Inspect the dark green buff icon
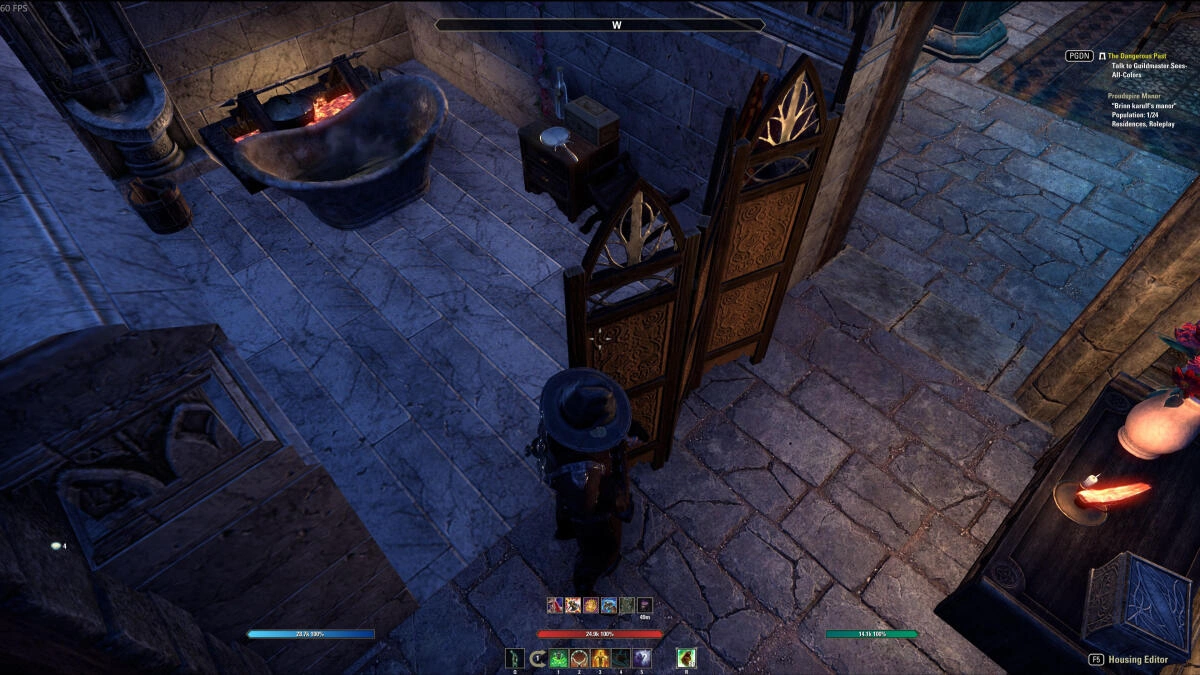 tap(627, 605)
